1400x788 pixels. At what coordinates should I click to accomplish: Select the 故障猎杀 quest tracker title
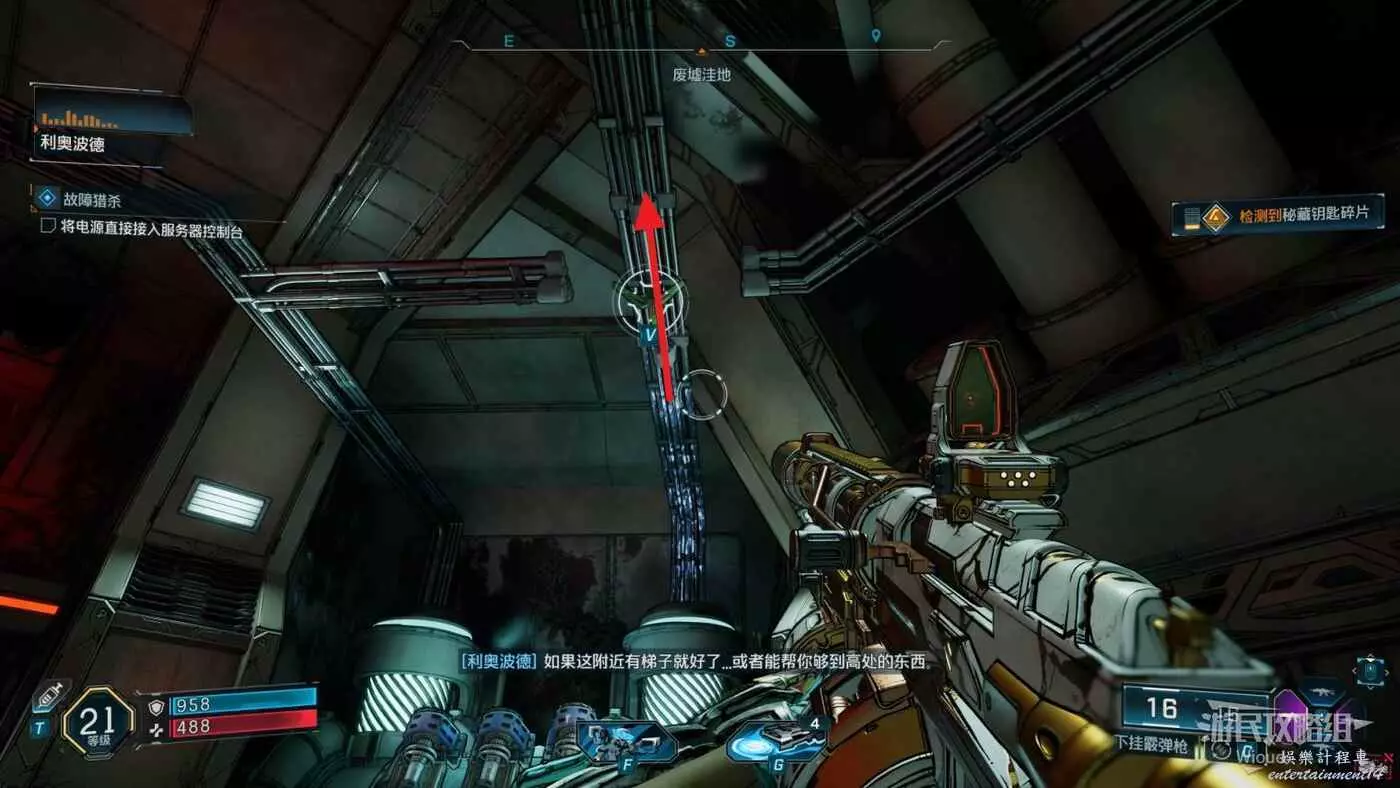click(x=88, y=198)
